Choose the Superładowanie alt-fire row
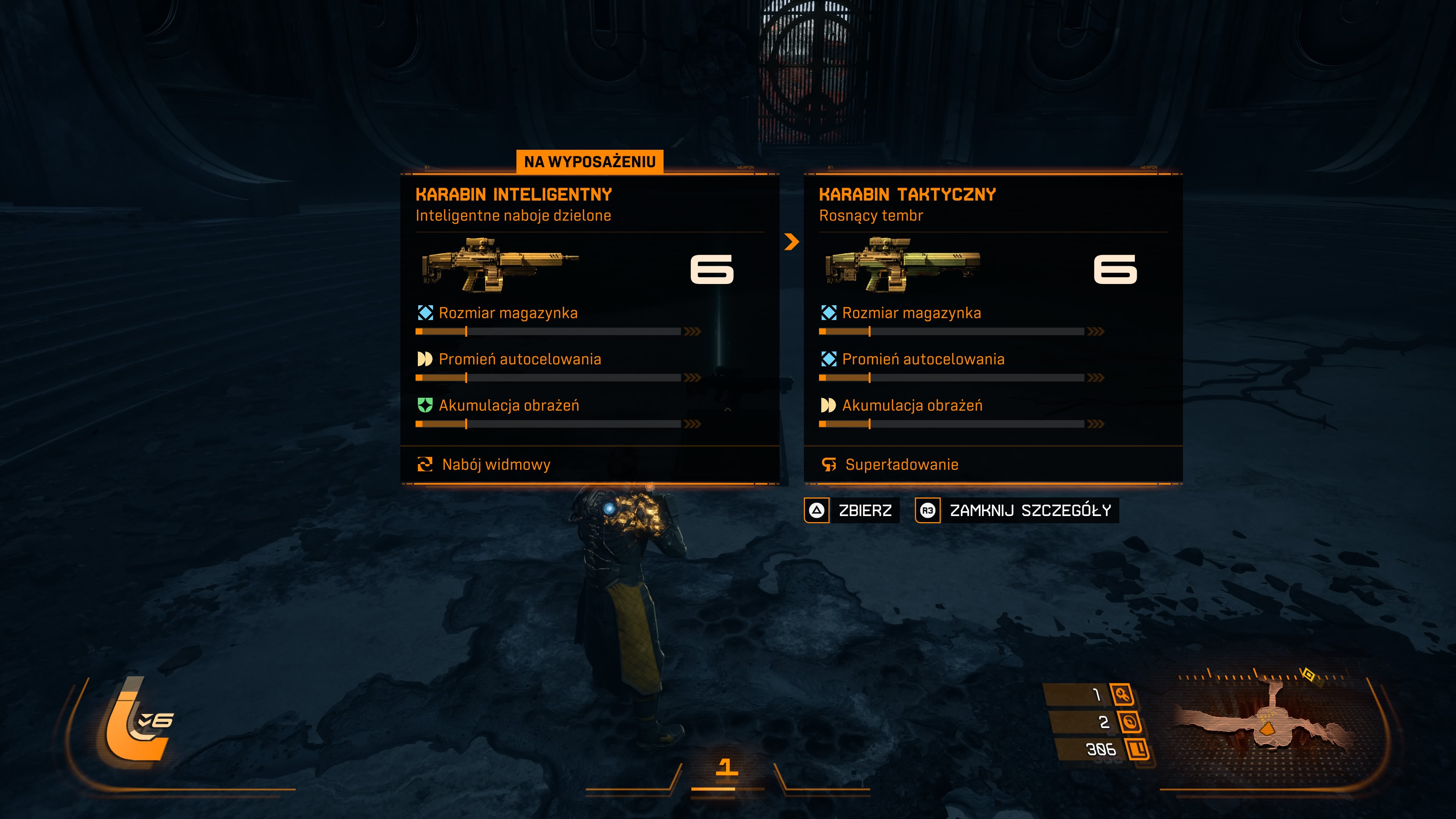The height and width of the screenshot is (819, 1456). click(901, 464)
